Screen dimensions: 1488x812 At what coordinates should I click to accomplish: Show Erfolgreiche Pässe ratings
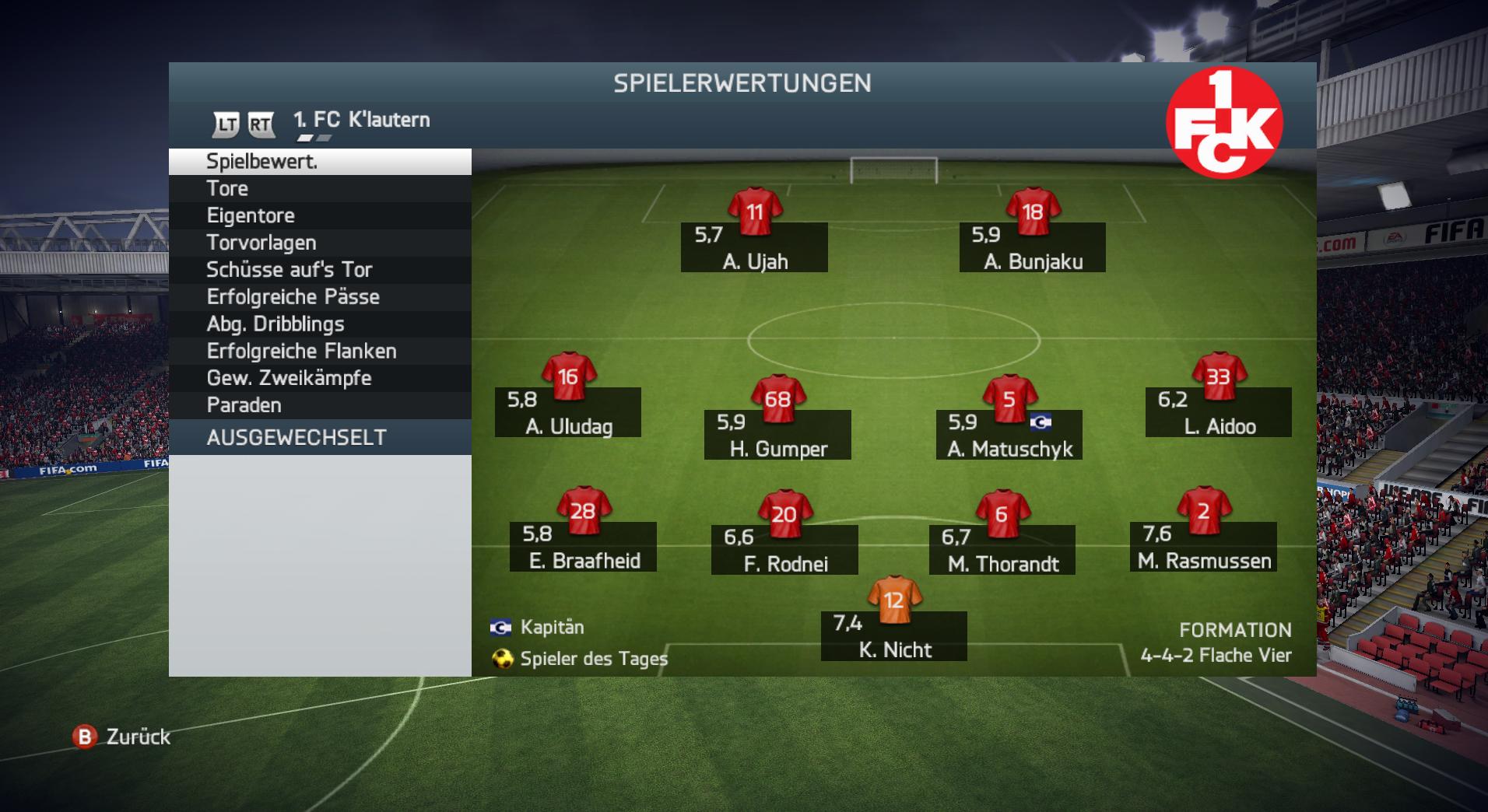point(319,297)
